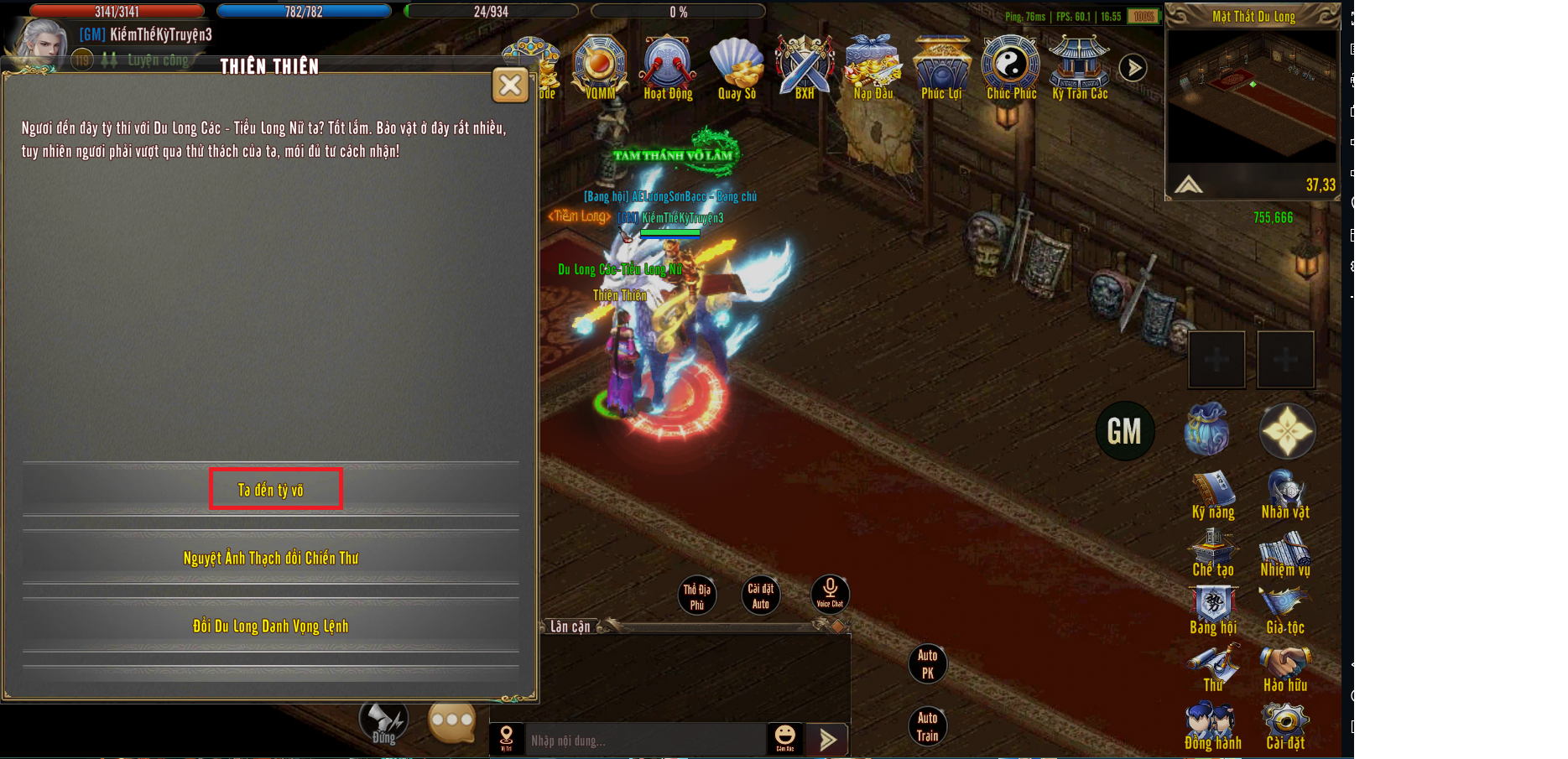Show the BXH rankings
1568x759 pixels.
805,67
